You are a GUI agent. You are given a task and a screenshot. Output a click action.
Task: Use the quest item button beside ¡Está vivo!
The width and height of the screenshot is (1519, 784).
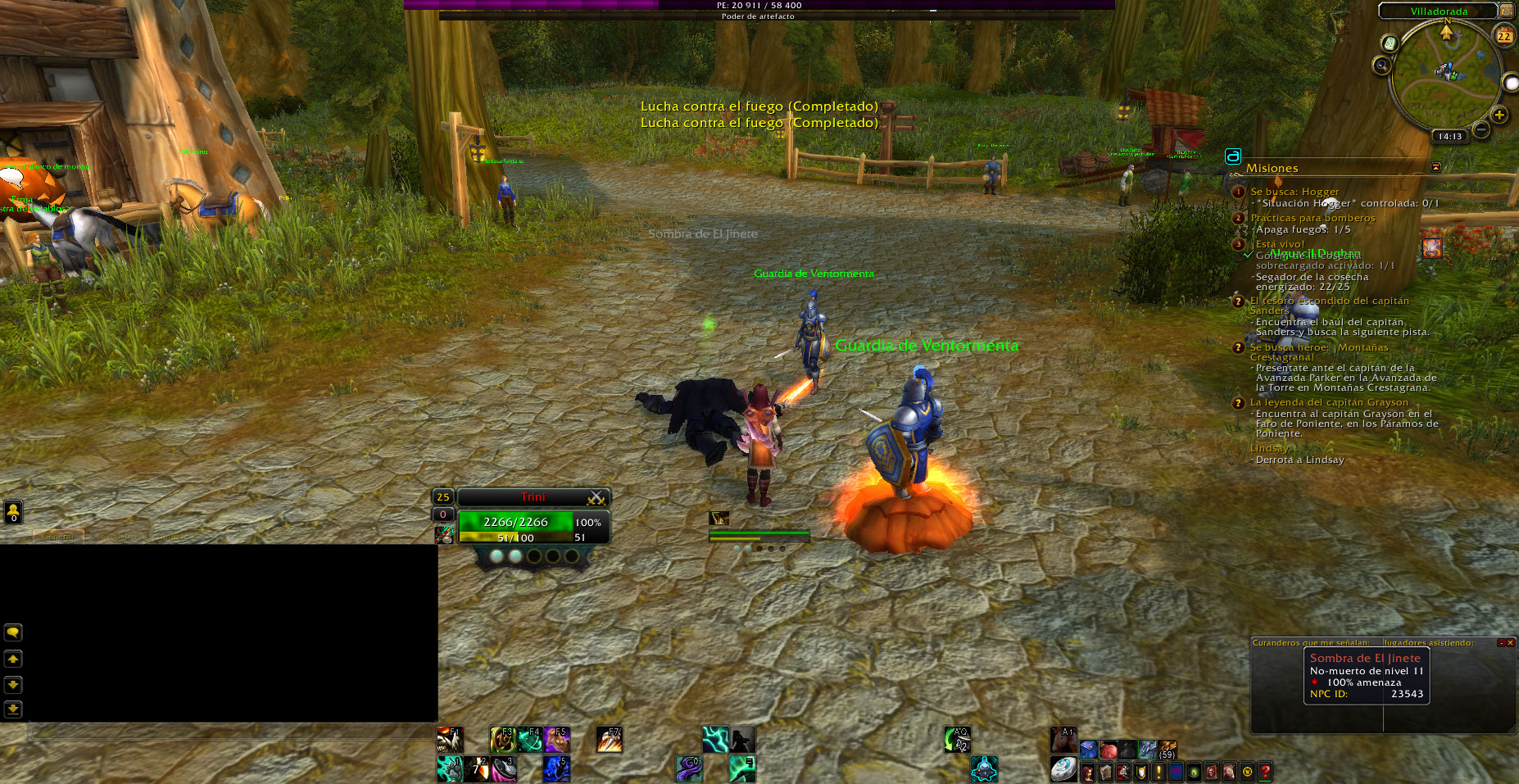[x=1431, y=247]
